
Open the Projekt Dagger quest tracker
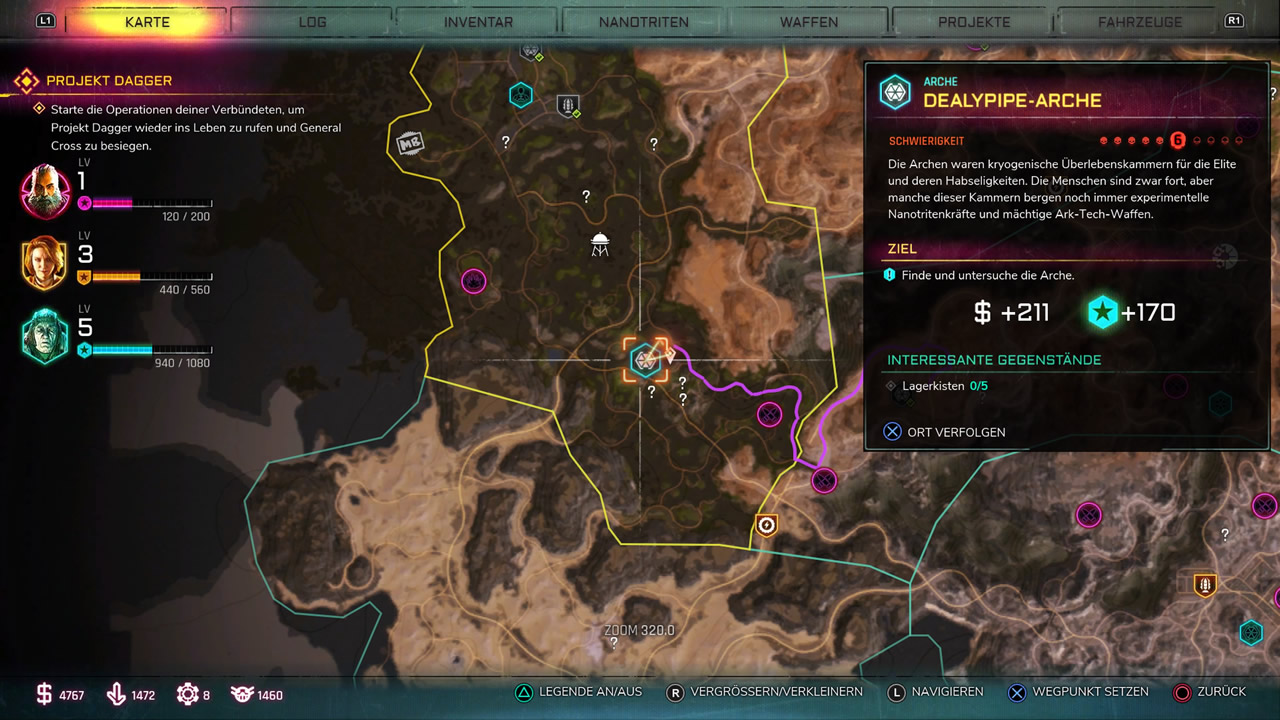point(108,80)
